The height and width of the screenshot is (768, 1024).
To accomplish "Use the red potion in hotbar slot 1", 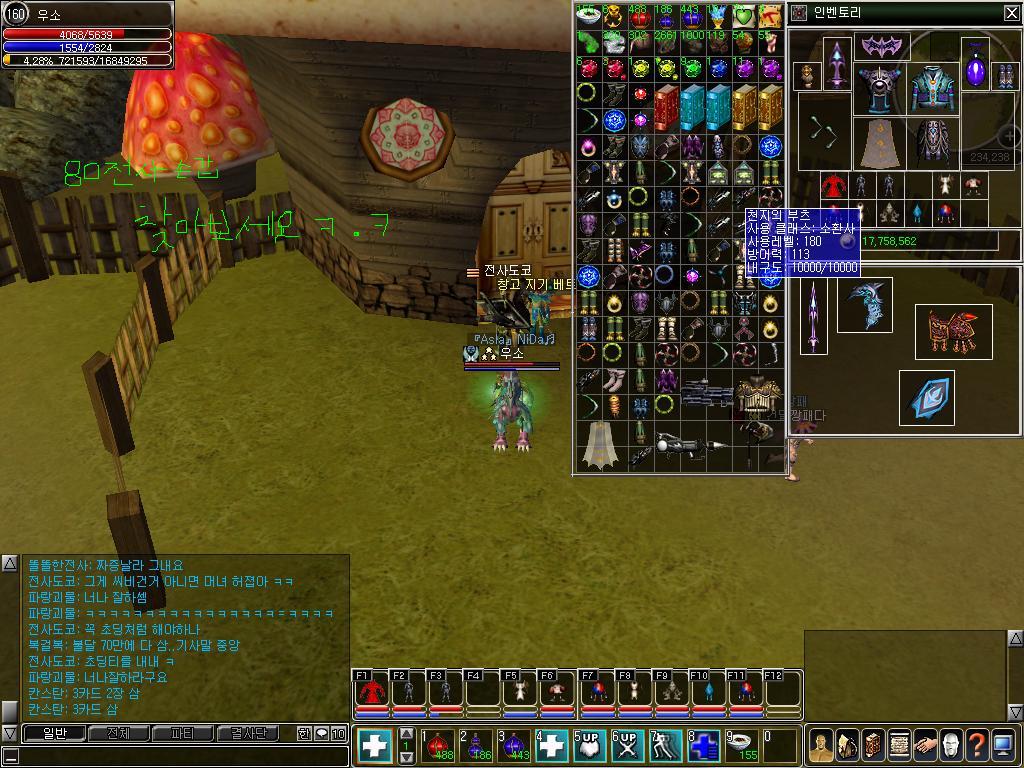I will click(437, 745).
